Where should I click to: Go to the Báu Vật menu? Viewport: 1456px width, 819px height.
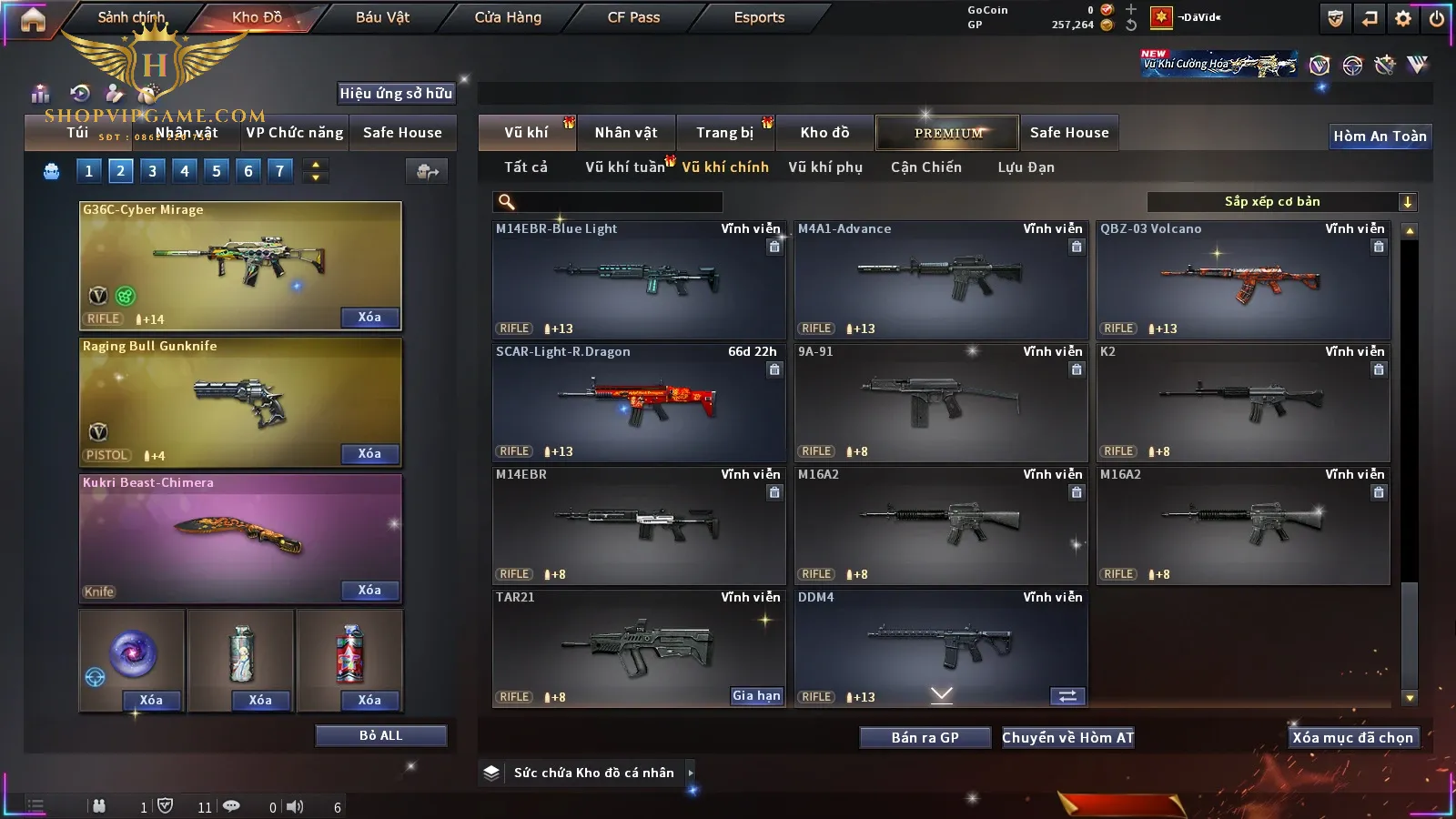pyautogui.click(x=382, y=17)
